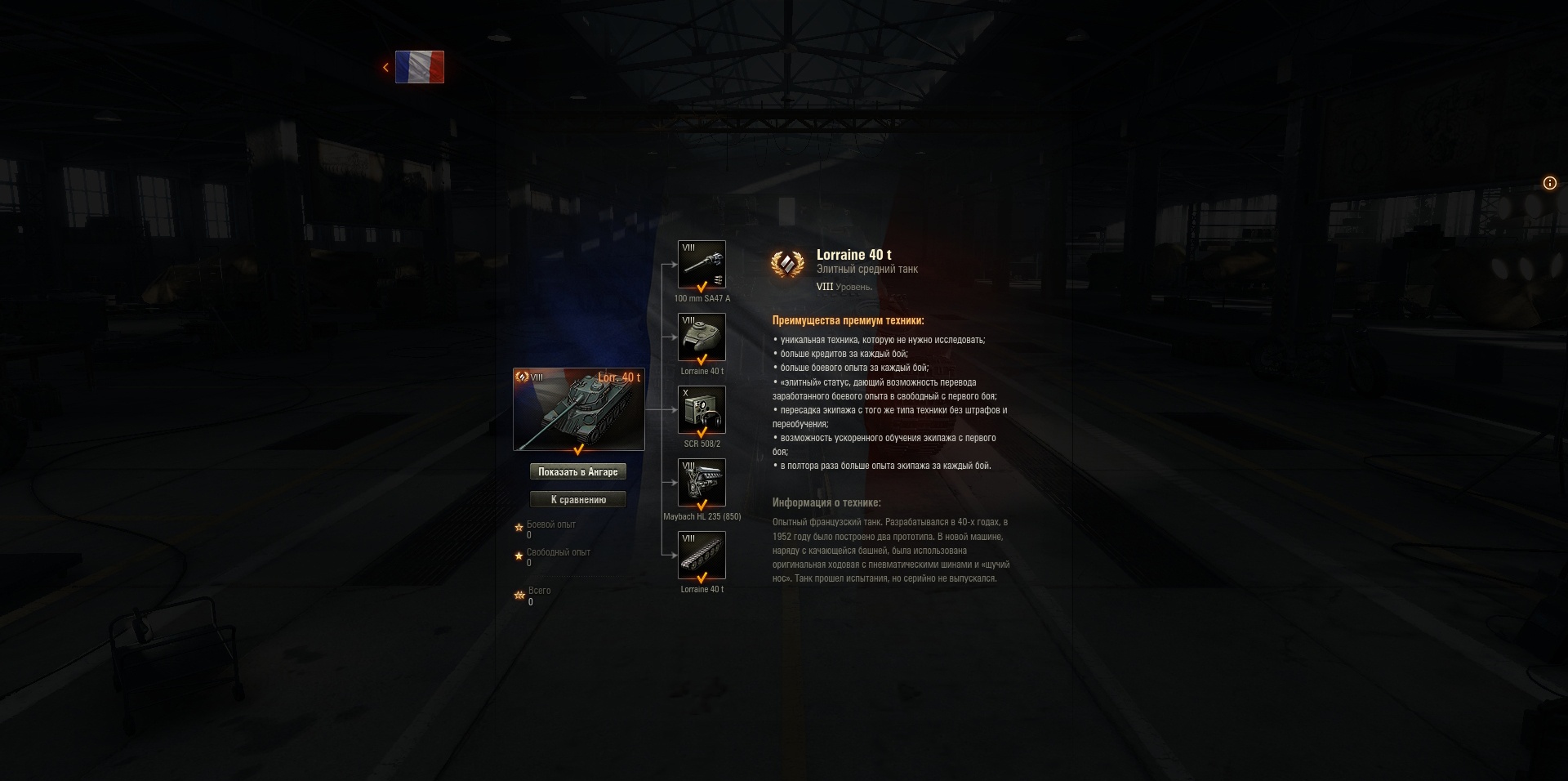Click the Lorraine 40 t title heading
Viewport: 1568px width, 781px height.
click(x=856, y=255)
